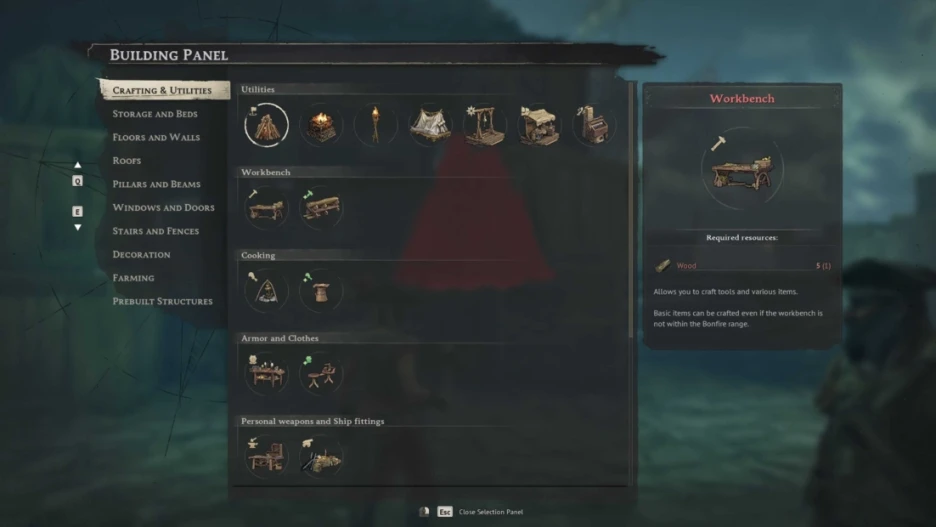Switch to Floors and Walls category

(156, 137)
